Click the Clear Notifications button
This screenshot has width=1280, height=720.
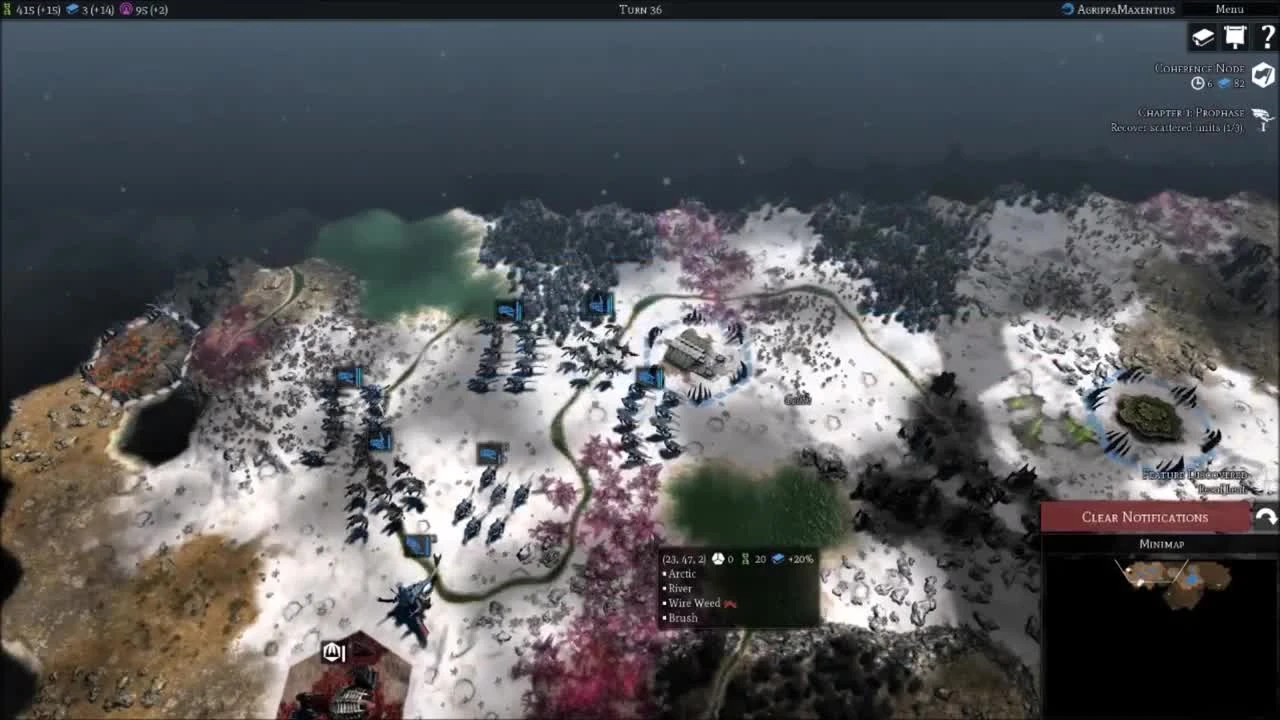coord(1145,517)
